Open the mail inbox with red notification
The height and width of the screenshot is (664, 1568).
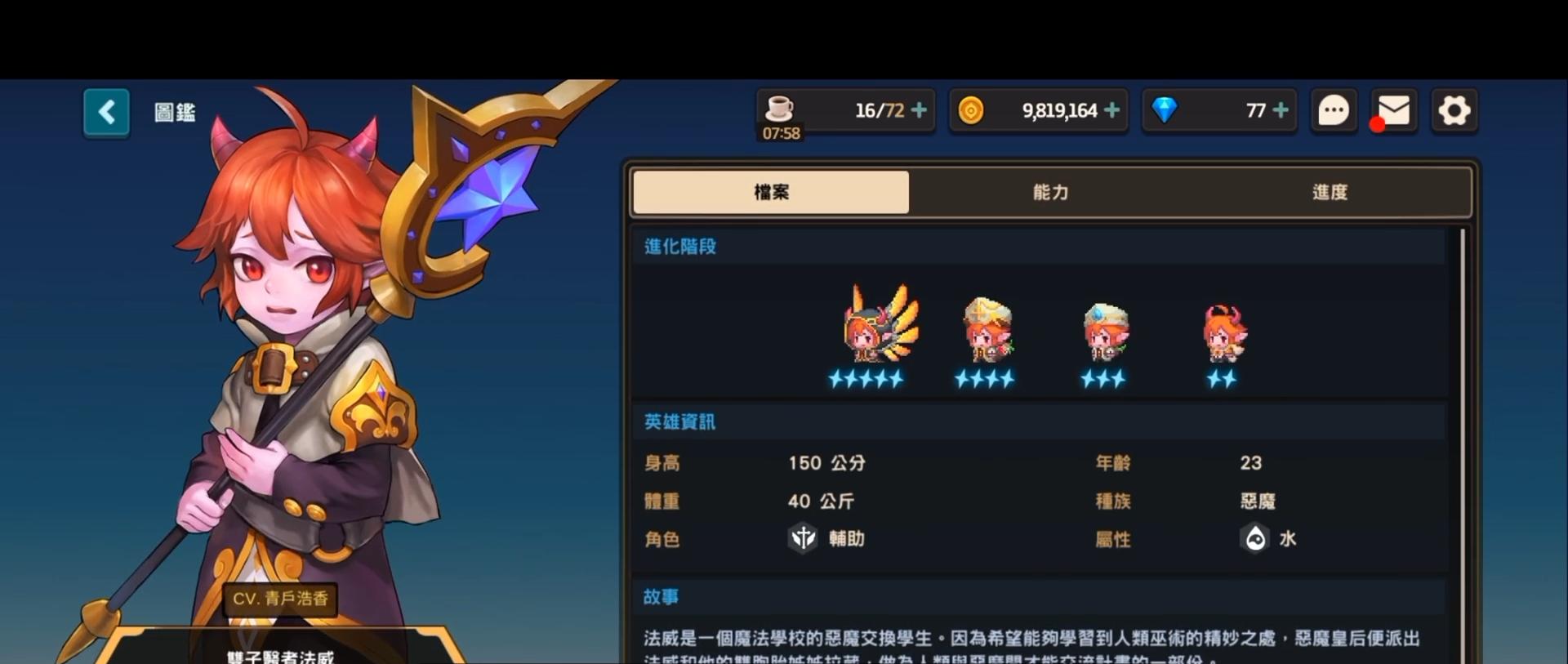pyautogui.click(x=1392, y=110)
